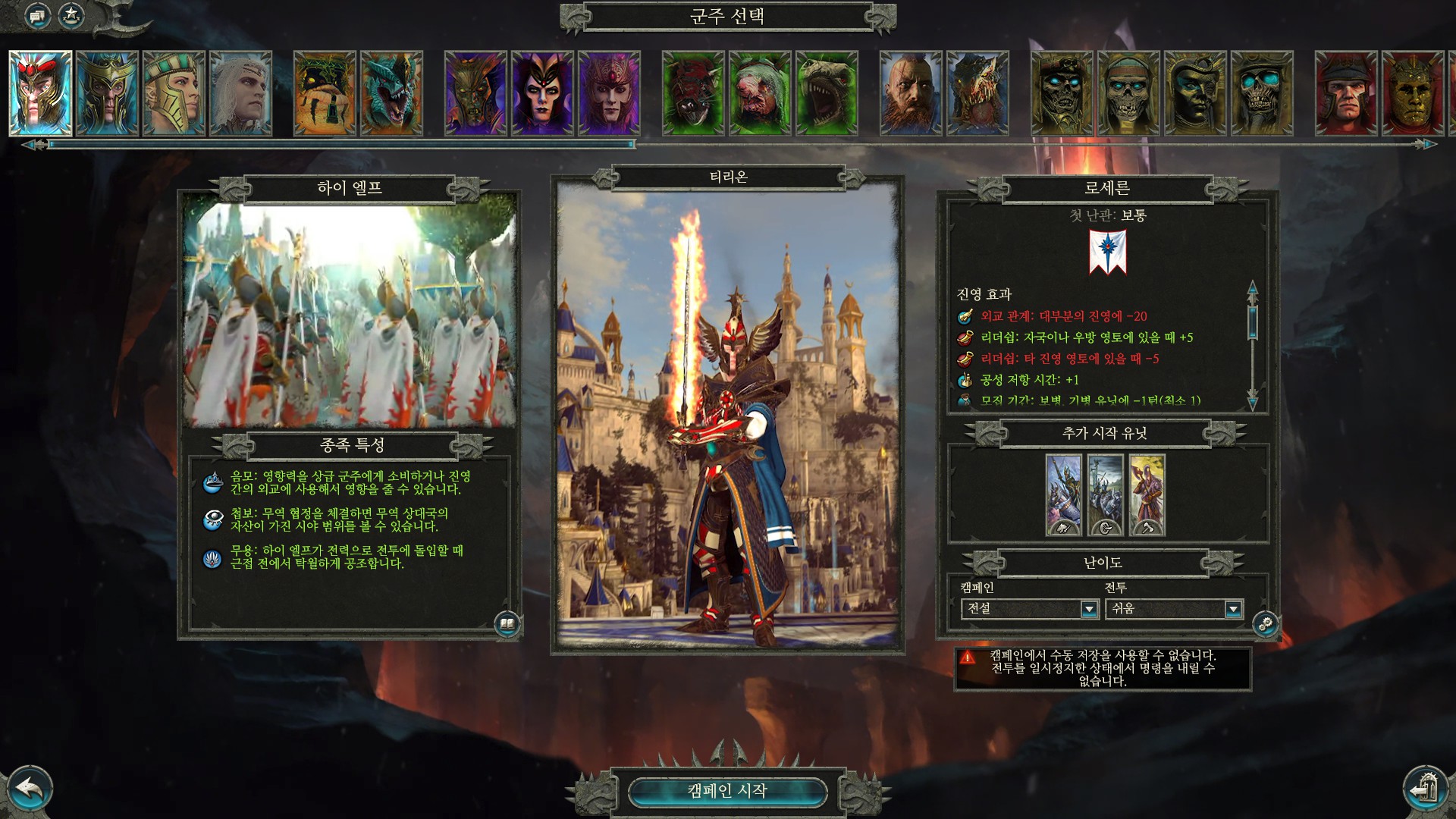
Task: Pick the blue lizardman lord portrait
Action: [391, 93]
